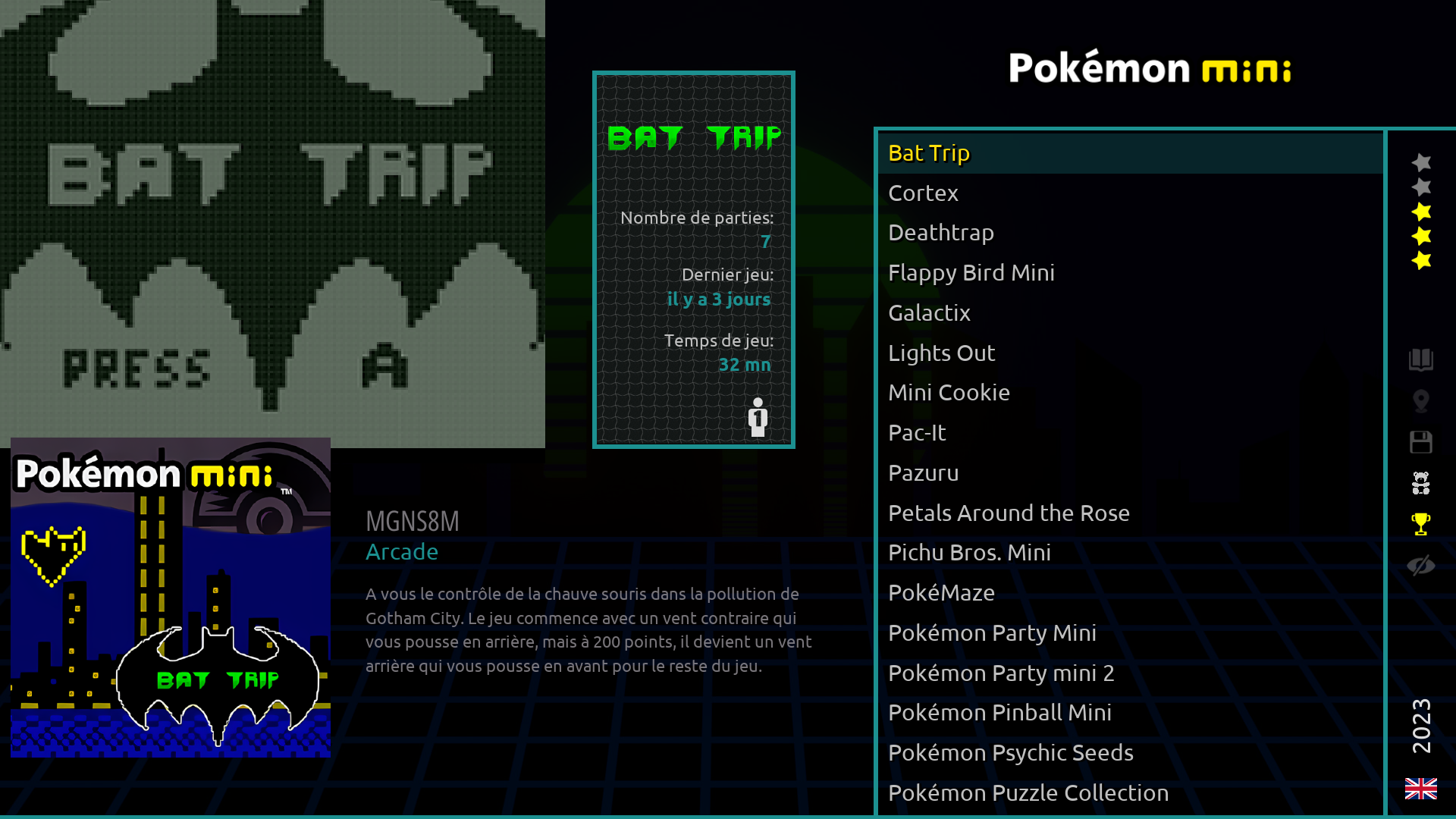Open Pokémon Pinball Mini
The height and width of the screenshot is (819, 1456).
click(x=999, y=712)
